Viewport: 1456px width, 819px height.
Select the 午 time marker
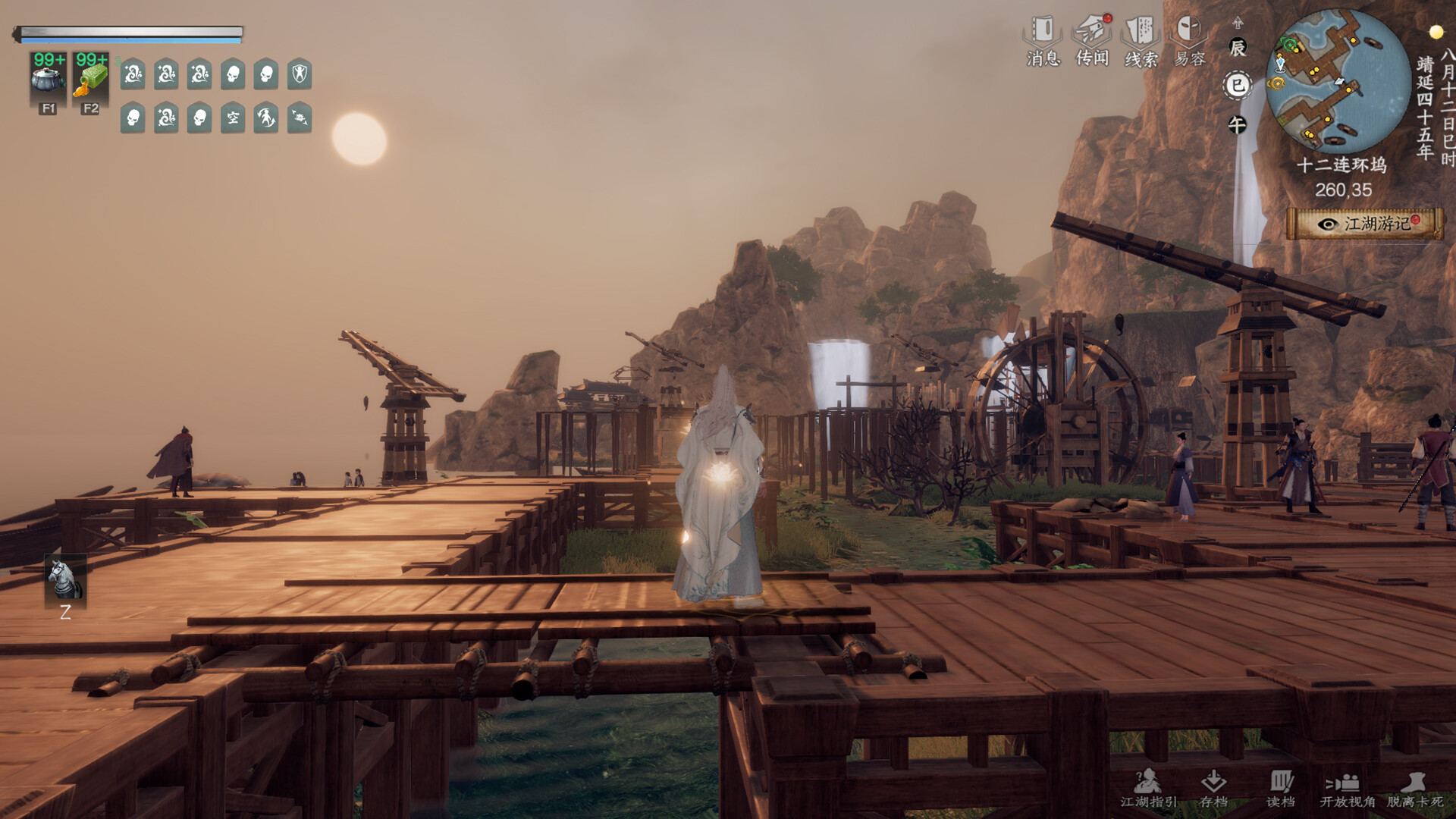point(1238,125)
